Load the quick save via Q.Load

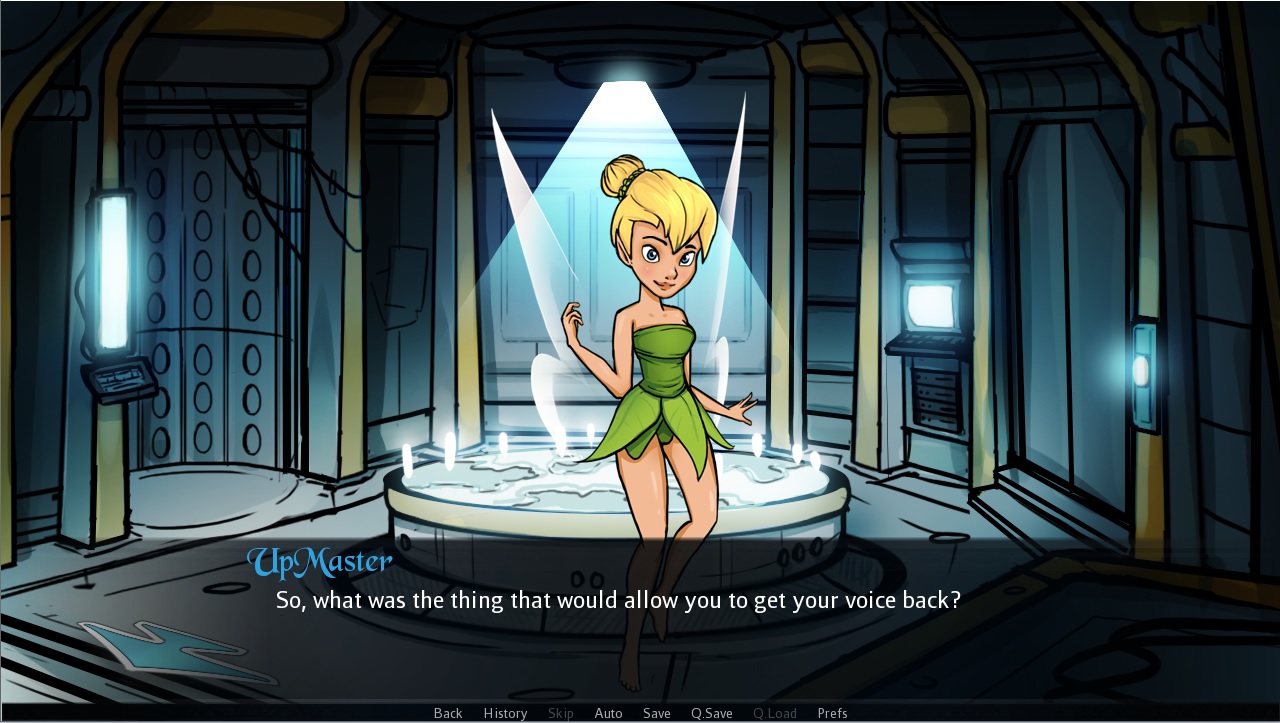tap(774, 713)
